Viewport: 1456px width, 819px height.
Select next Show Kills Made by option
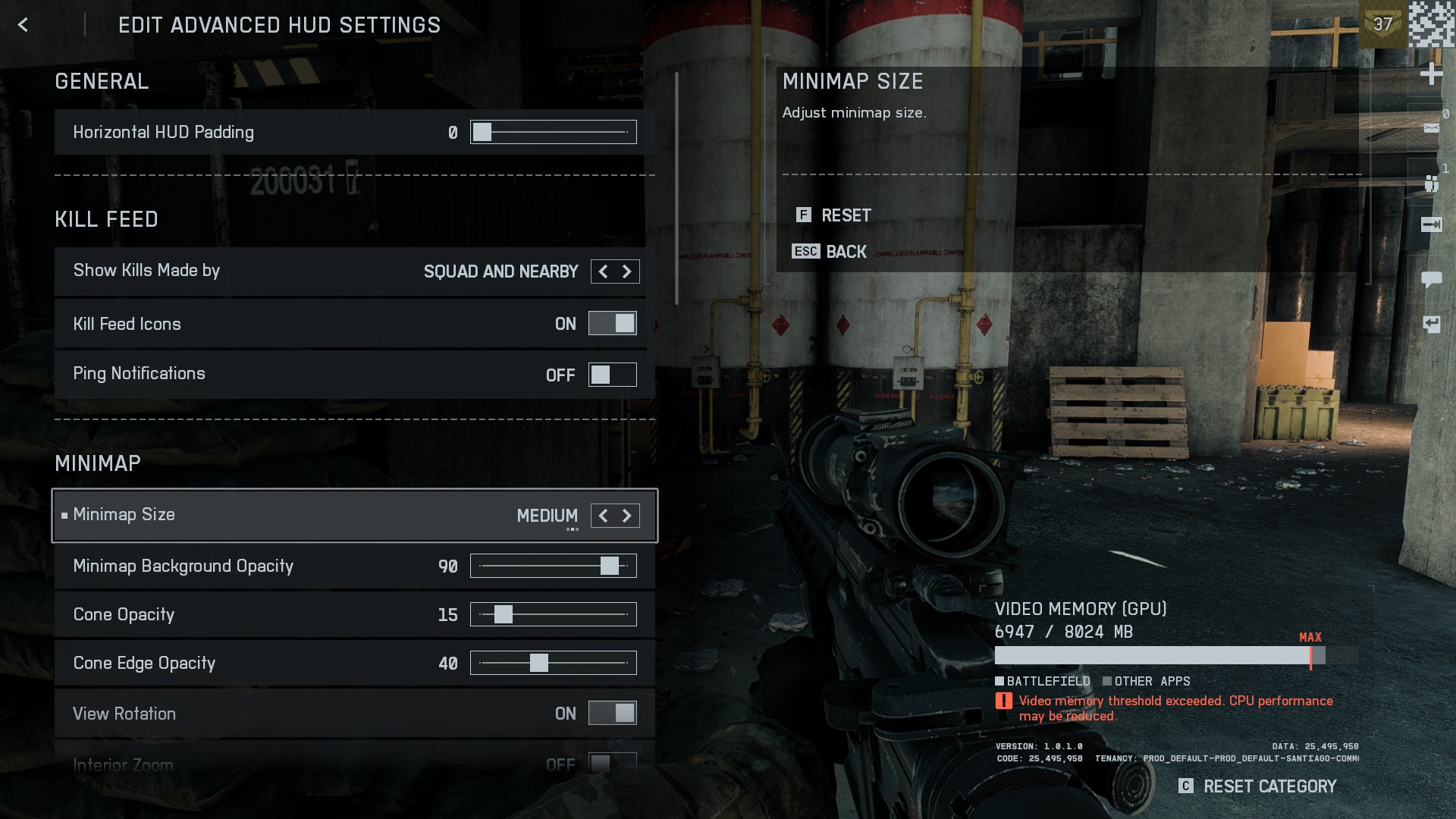point(627,271)
